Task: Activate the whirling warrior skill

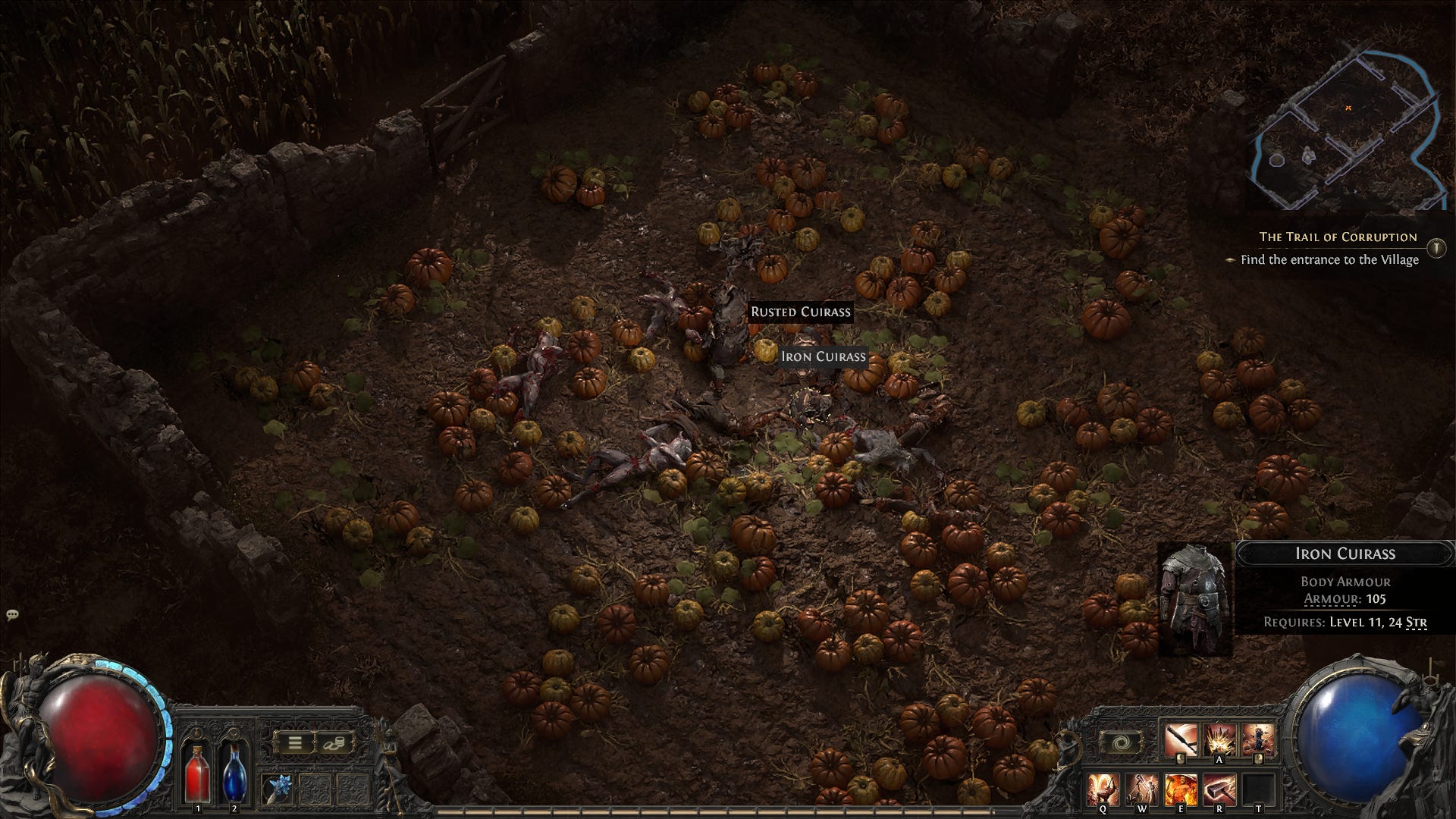Action: click(x=1103, y=790)
